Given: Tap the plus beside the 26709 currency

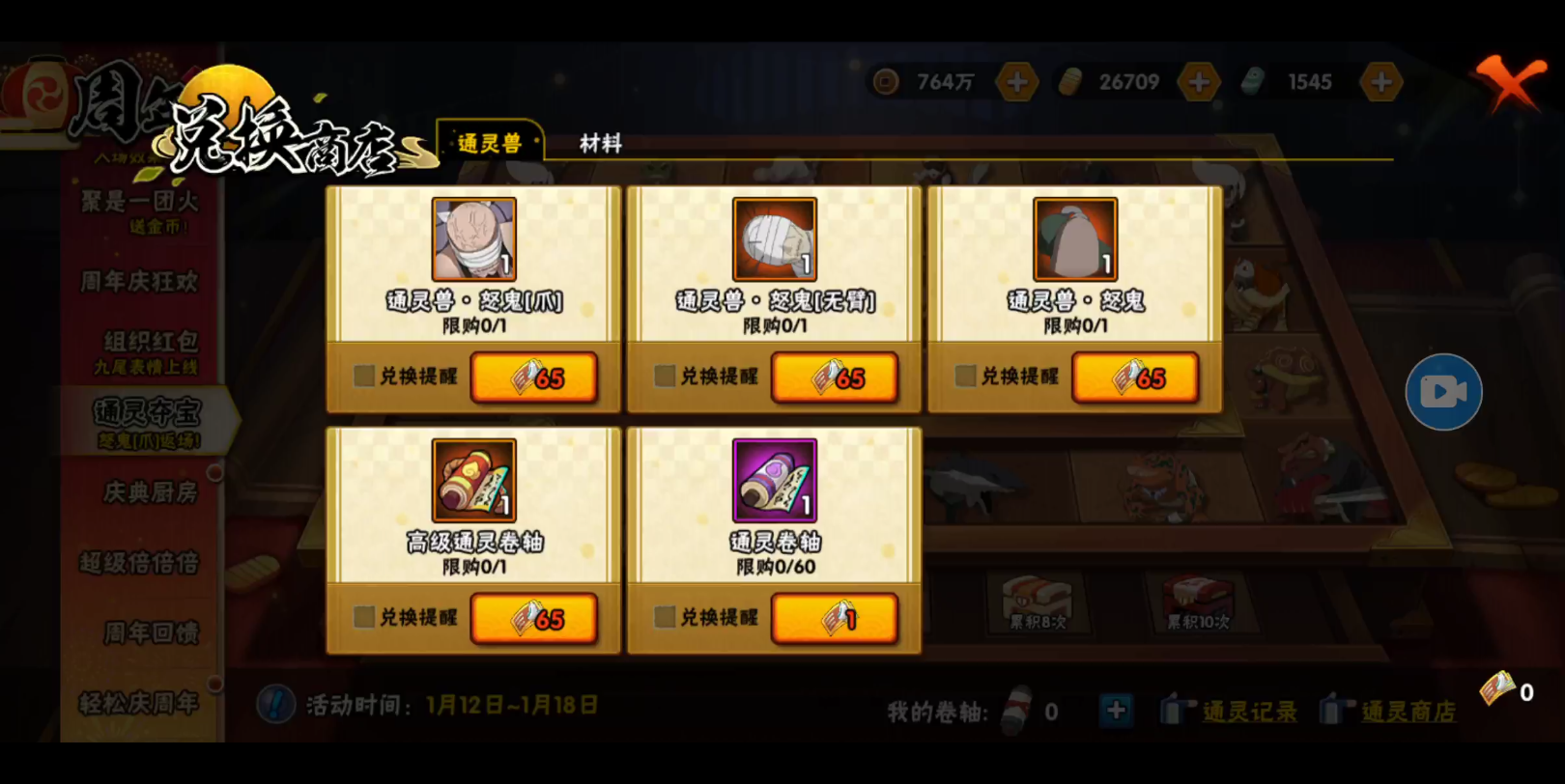Looking at the screenshot, I should (1199, 81).
